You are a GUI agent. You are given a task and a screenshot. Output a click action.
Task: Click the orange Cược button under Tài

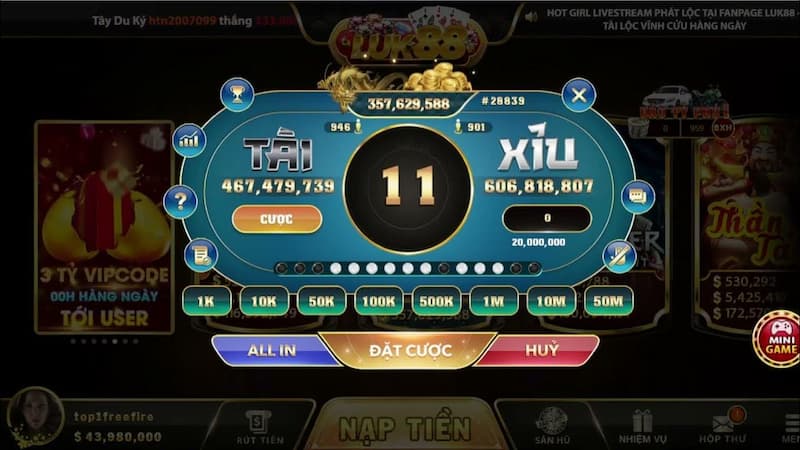(277, 219)
